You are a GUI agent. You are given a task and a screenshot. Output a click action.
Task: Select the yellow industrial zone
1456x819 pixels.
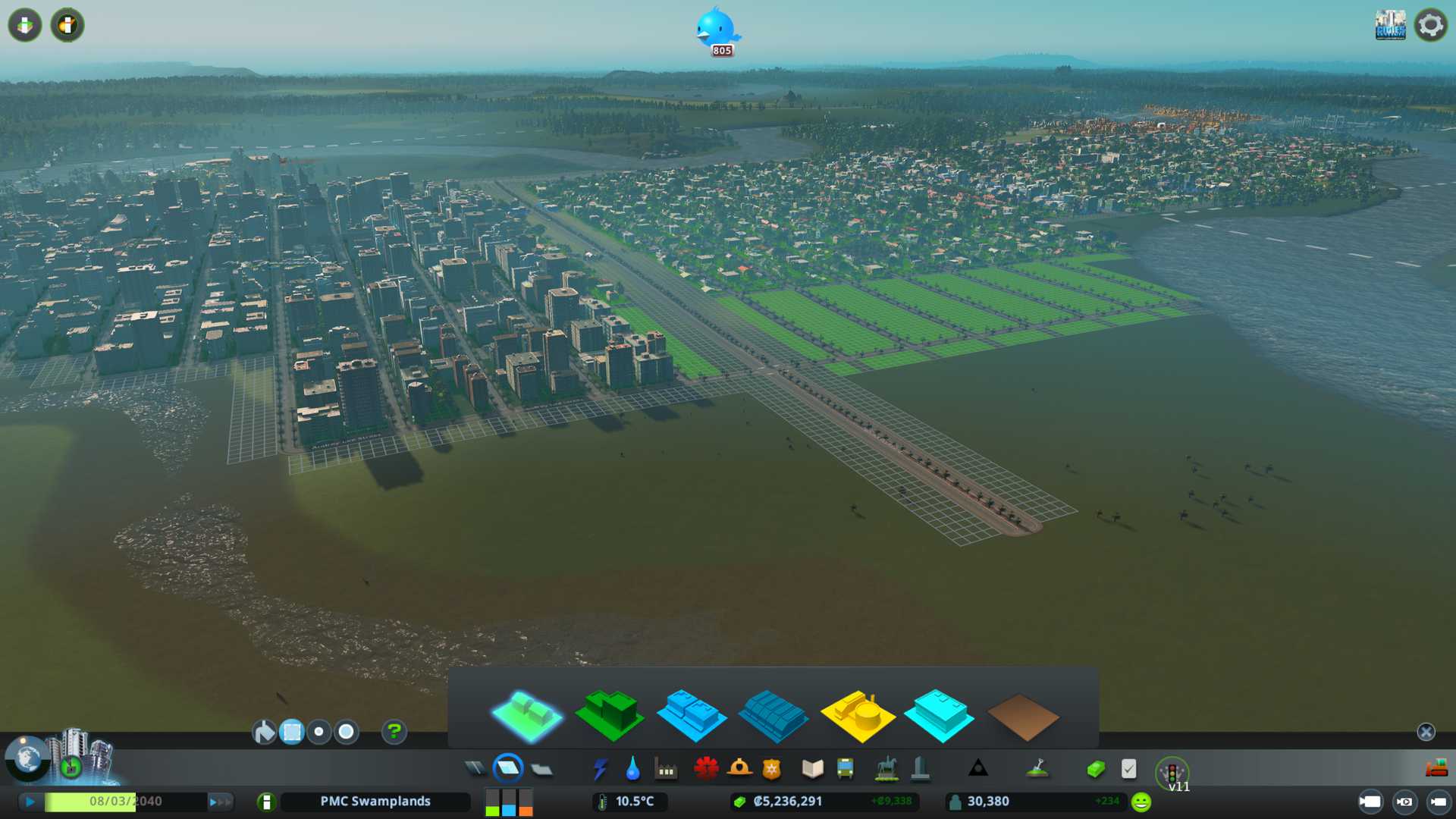(857, 714)
